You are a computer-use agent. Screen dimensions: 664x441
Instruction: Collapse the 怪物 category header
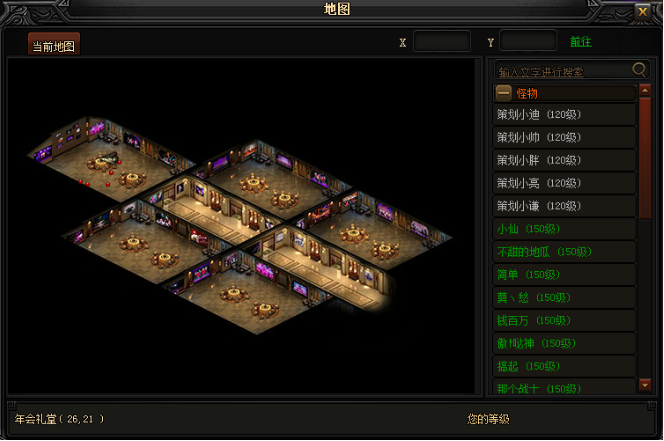(x=504, y=93)
